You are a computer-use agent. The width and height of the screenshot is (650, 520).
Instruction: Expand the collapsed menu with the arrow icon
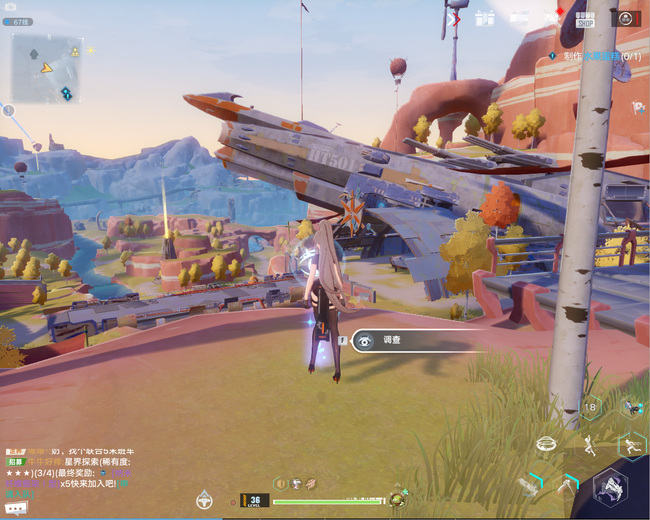tap(455, 17)
